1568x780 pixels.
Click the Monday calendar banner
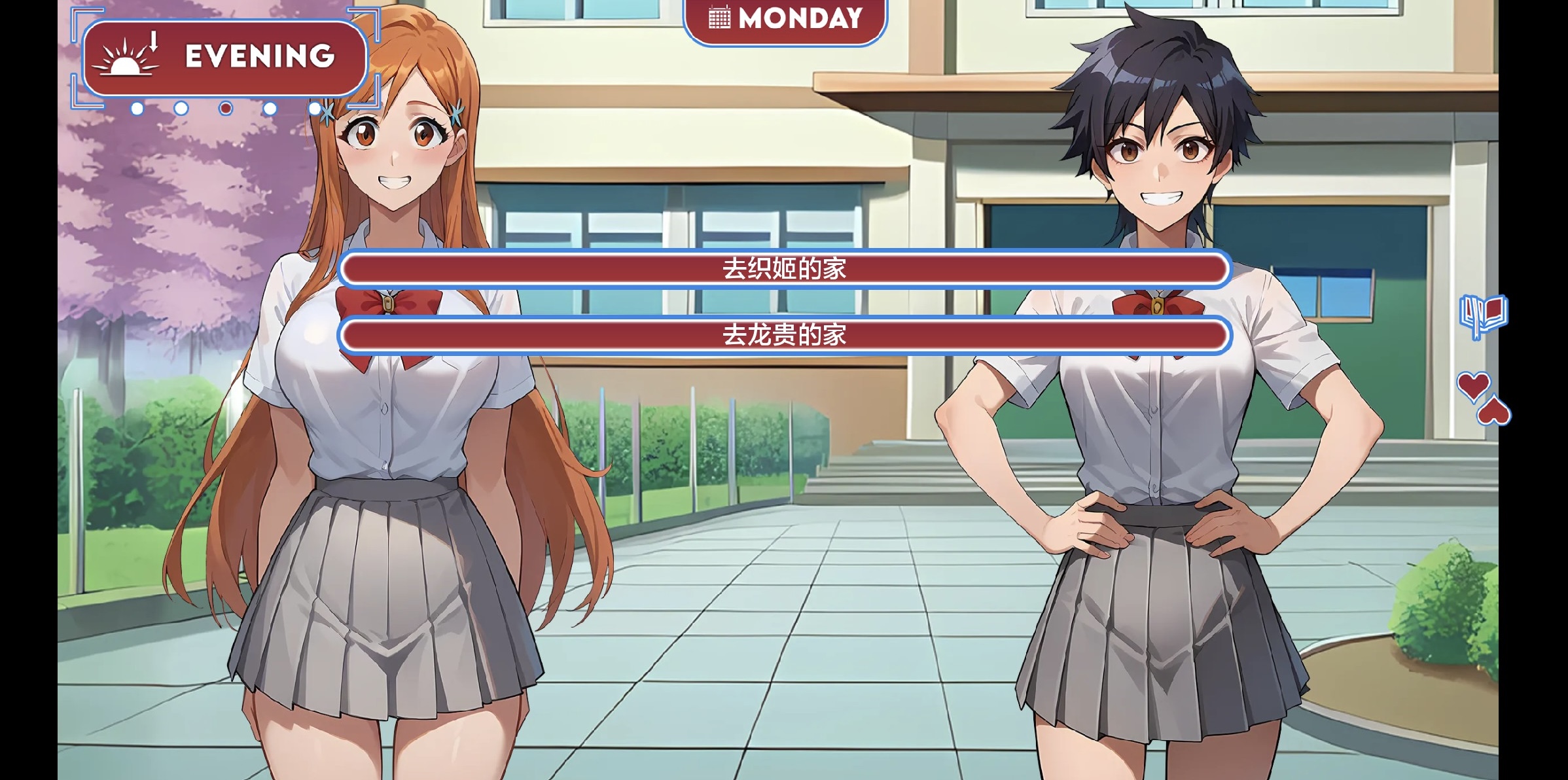(x=785, y=20)
